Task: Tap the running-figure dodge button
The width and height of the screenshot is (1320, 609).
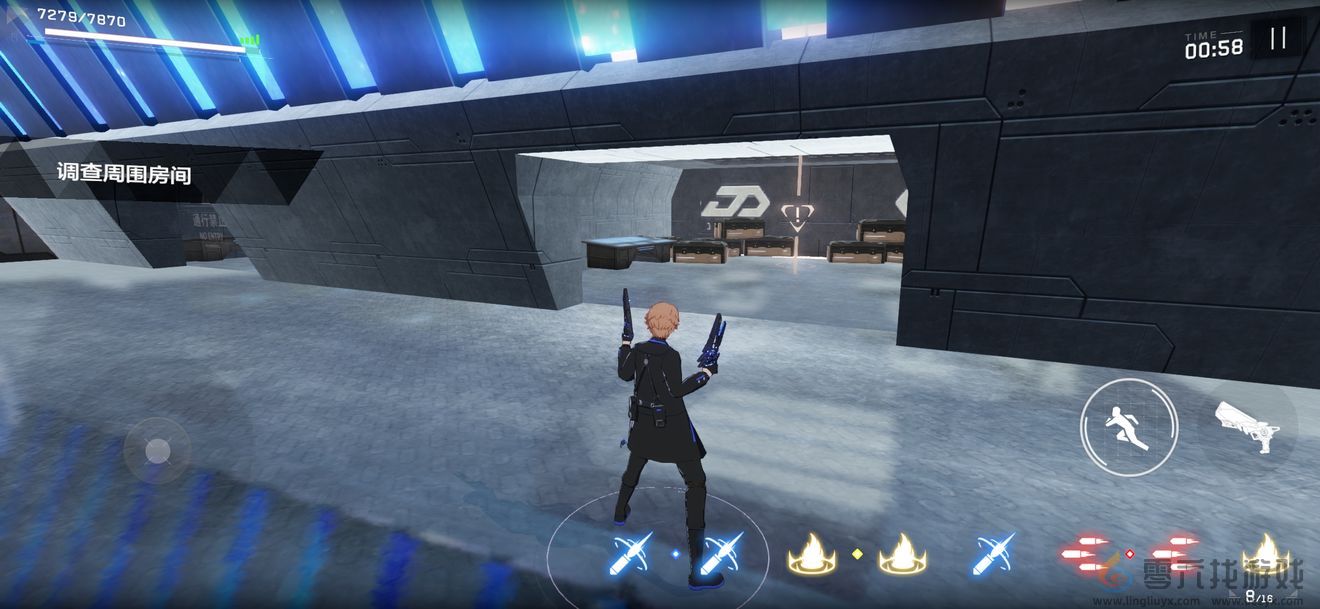Action: coord(1129,427)
